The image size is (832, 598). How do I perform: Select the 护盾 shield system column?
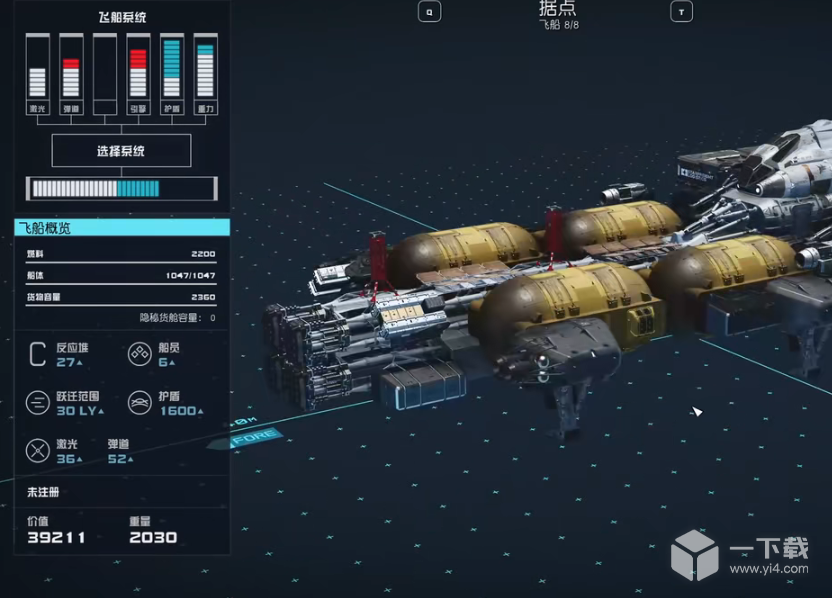171,75
